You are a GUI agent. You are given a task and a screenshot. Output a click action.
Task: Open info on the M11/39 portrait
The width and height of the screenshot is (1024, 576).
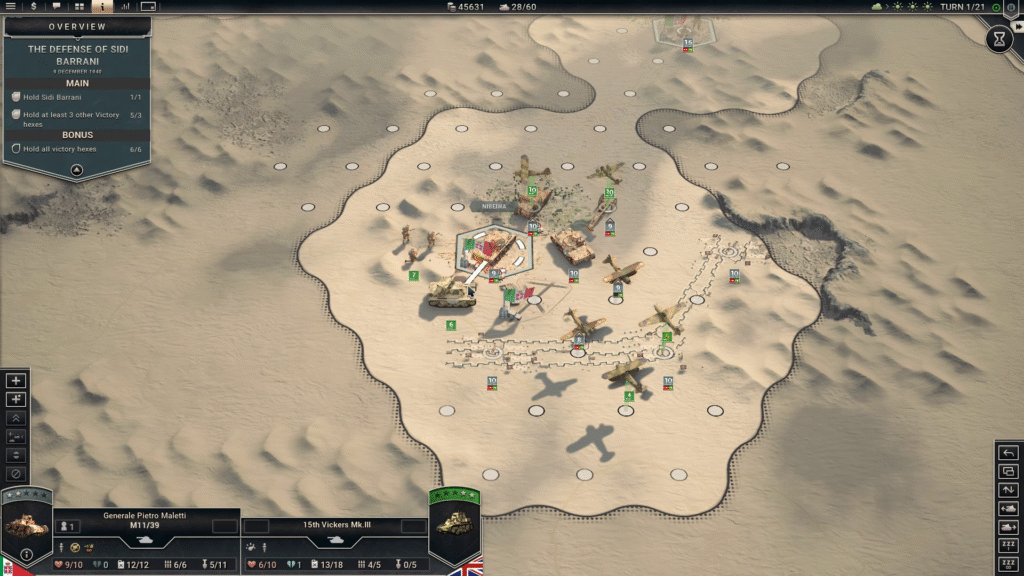point(26,555)
